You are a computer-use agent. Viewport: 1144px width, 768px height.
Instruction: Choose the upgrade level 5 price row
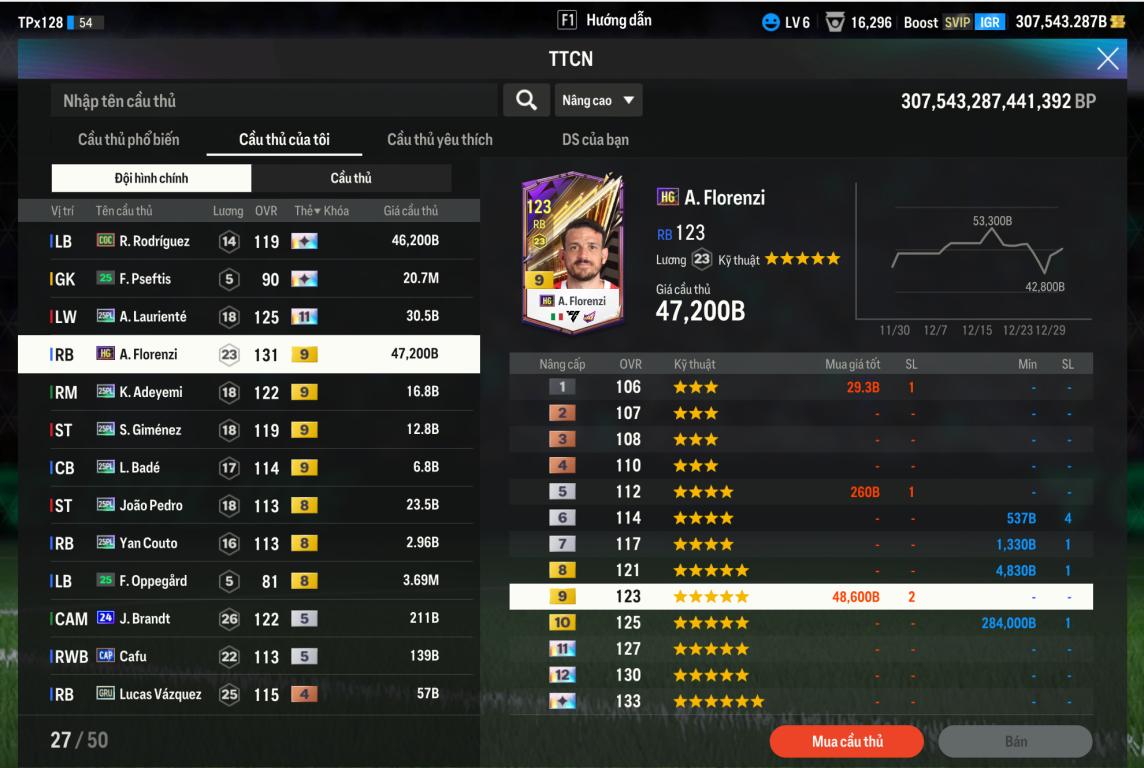(x=800, y=492)
